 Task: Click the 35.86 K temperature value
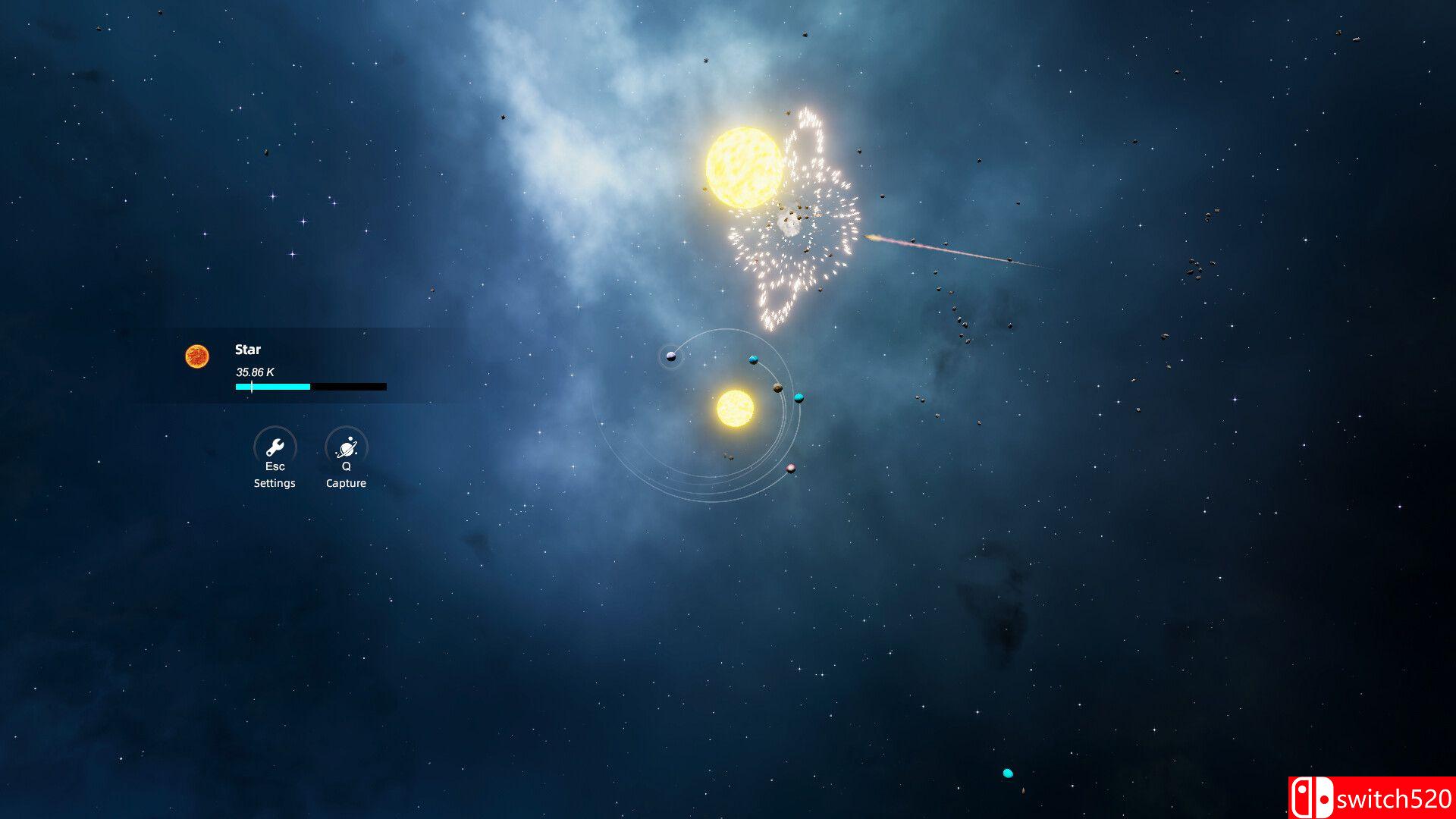coord(256,372)
